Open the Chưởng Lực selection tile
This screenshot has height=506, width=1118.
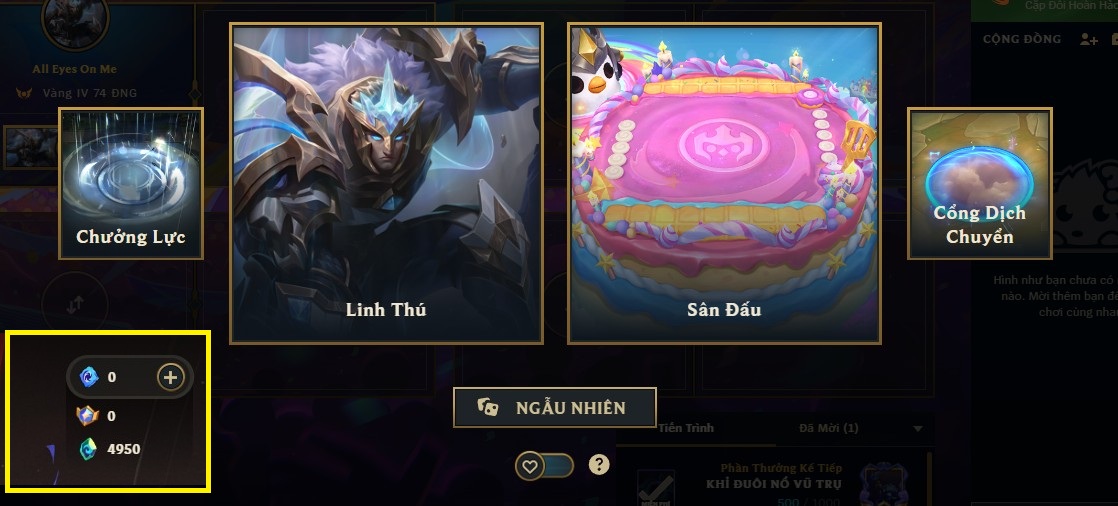pyautogui.click(x=131, y=183)
